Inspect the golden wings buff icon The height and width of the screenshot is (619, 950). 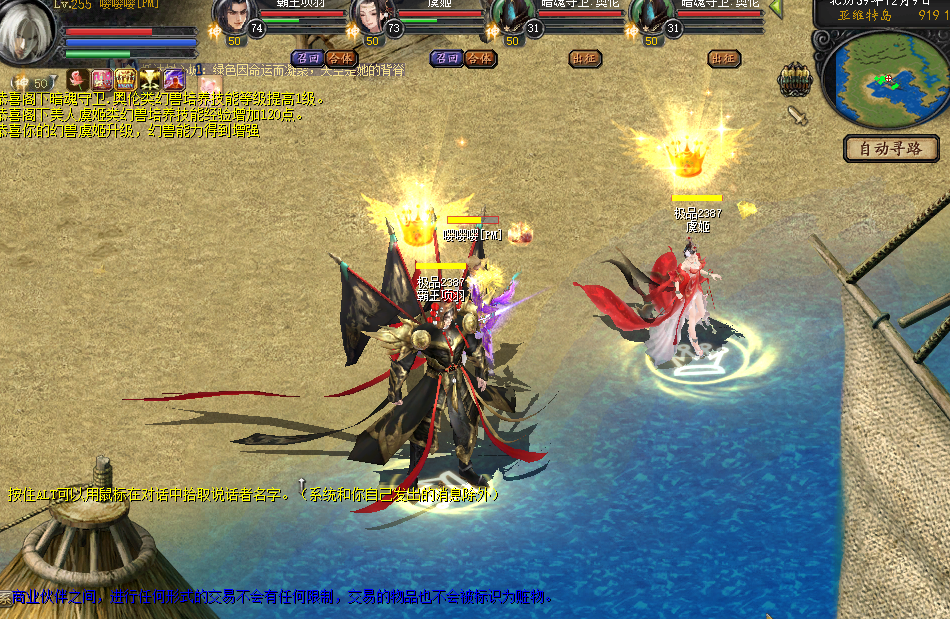tap(150, 78)
